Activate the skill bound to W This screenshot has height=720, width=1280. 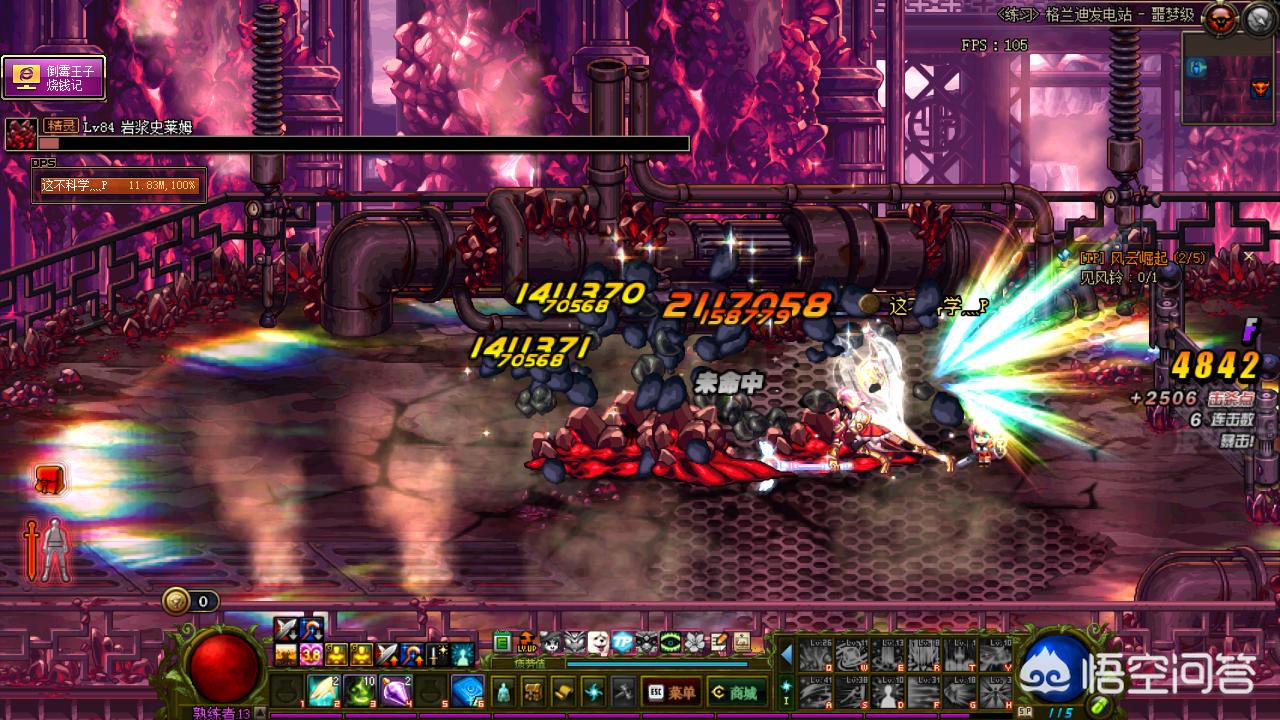851,655
